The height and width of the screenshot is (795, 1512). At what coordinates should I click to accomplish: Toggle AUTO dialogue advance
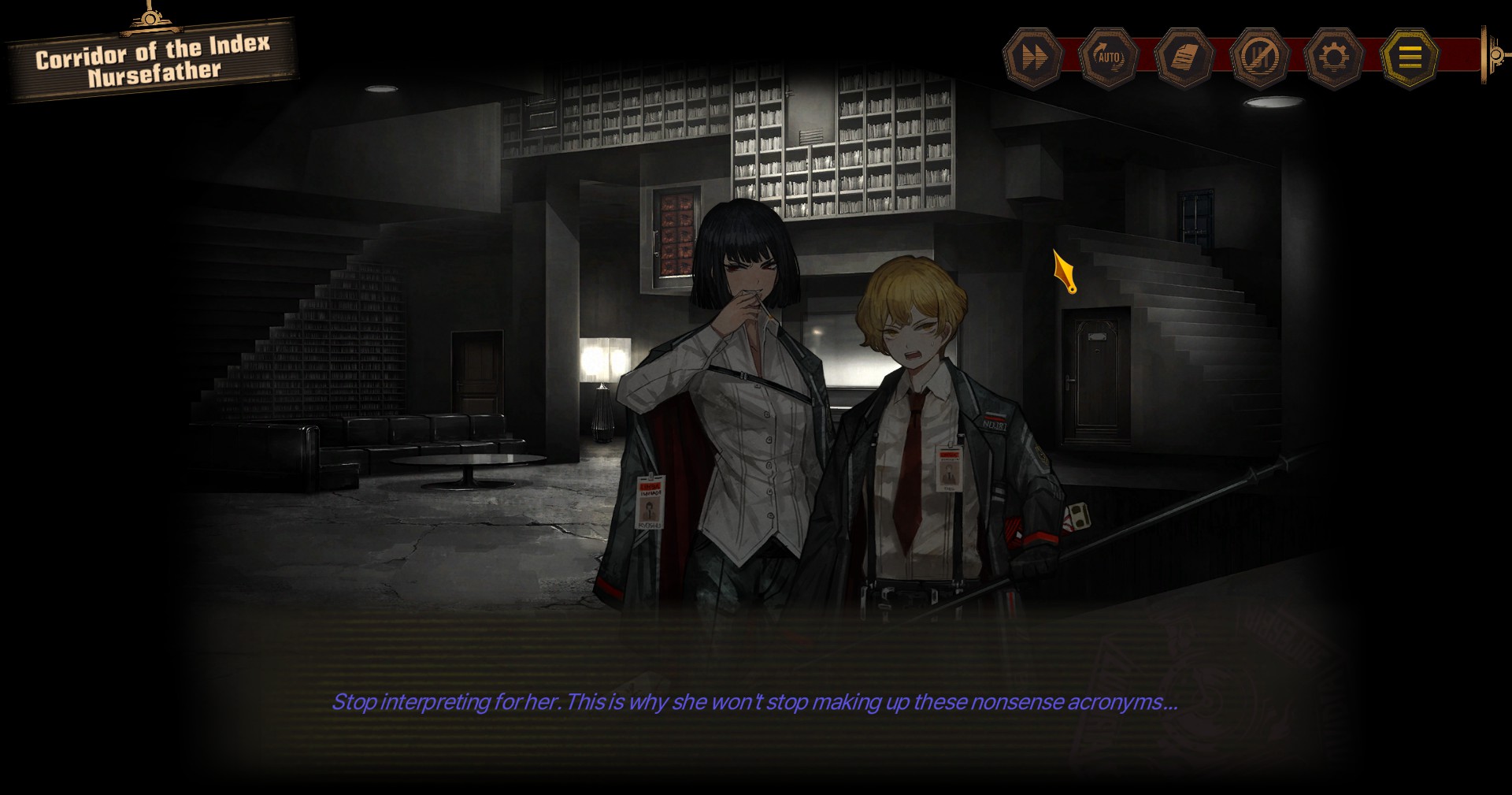[x=1108, y=58]
